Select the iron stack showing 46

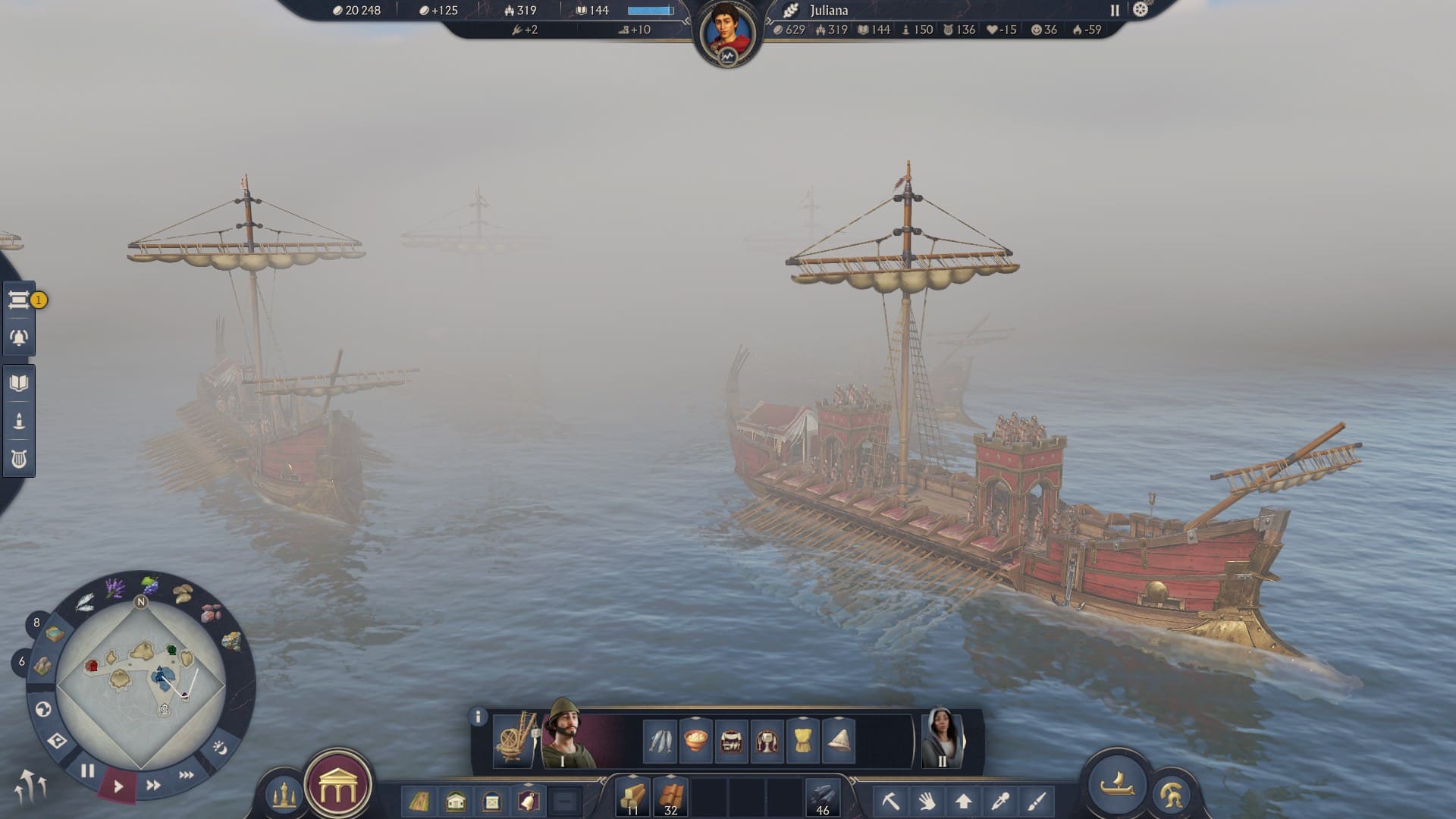822,796
